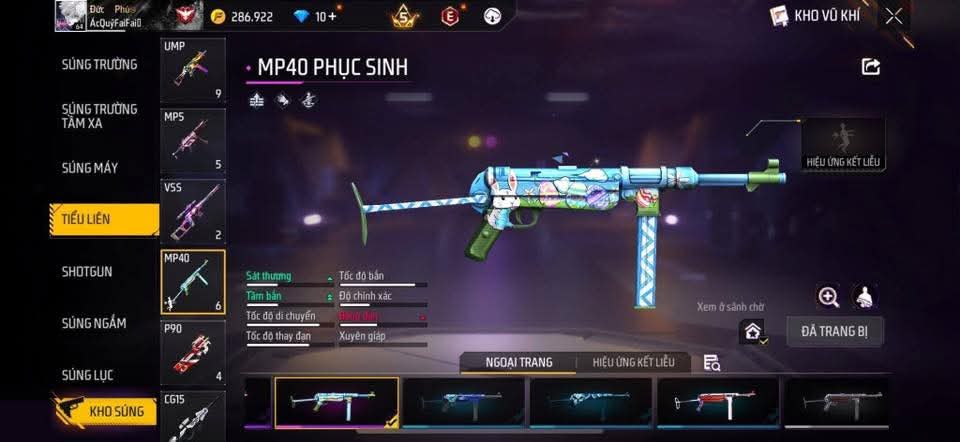The width and height of the screenshot is (960, 442).
Task: Toggle the lobby display house icon
Action: (x=753, y=332)
